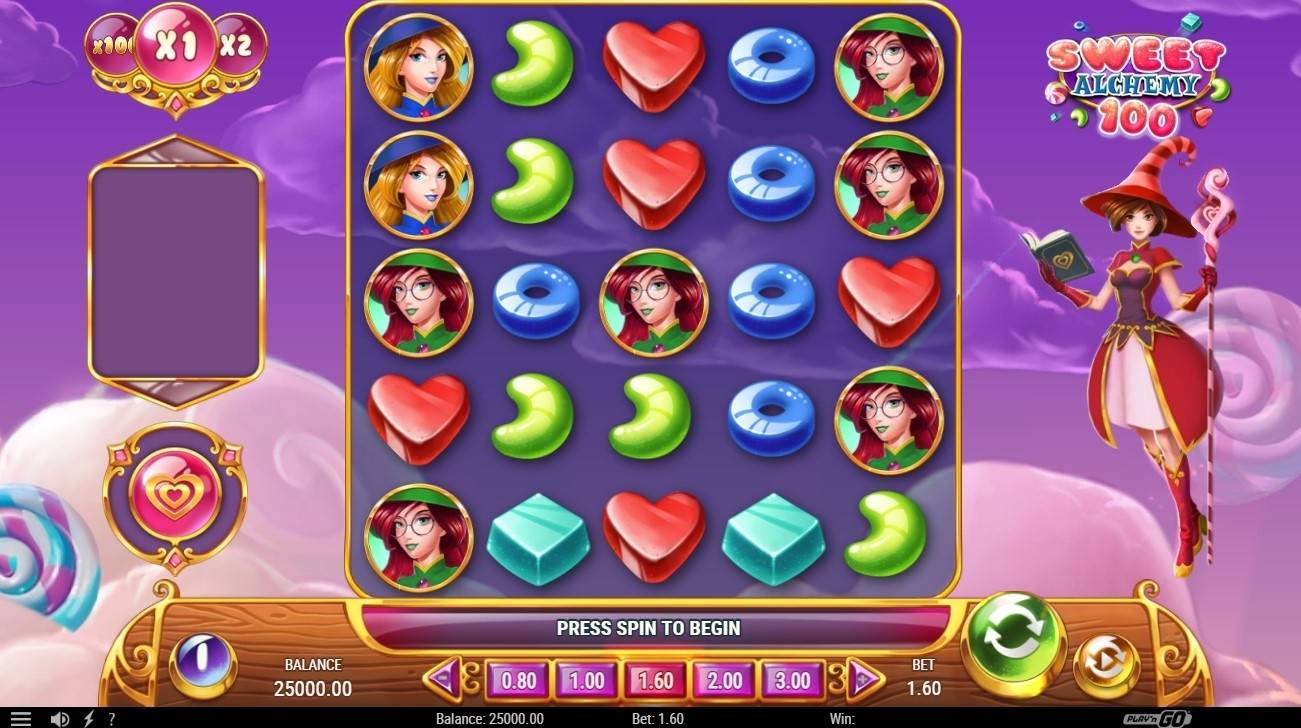Select the blue power orb near the balance
Viewport: 1301px width, 728px height.
click(204, 662)
